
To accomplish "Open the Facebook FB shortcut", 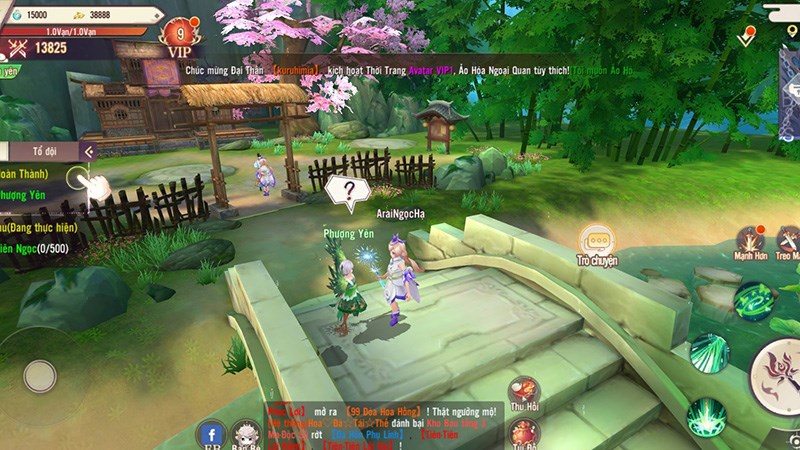I will click(211, 434).
